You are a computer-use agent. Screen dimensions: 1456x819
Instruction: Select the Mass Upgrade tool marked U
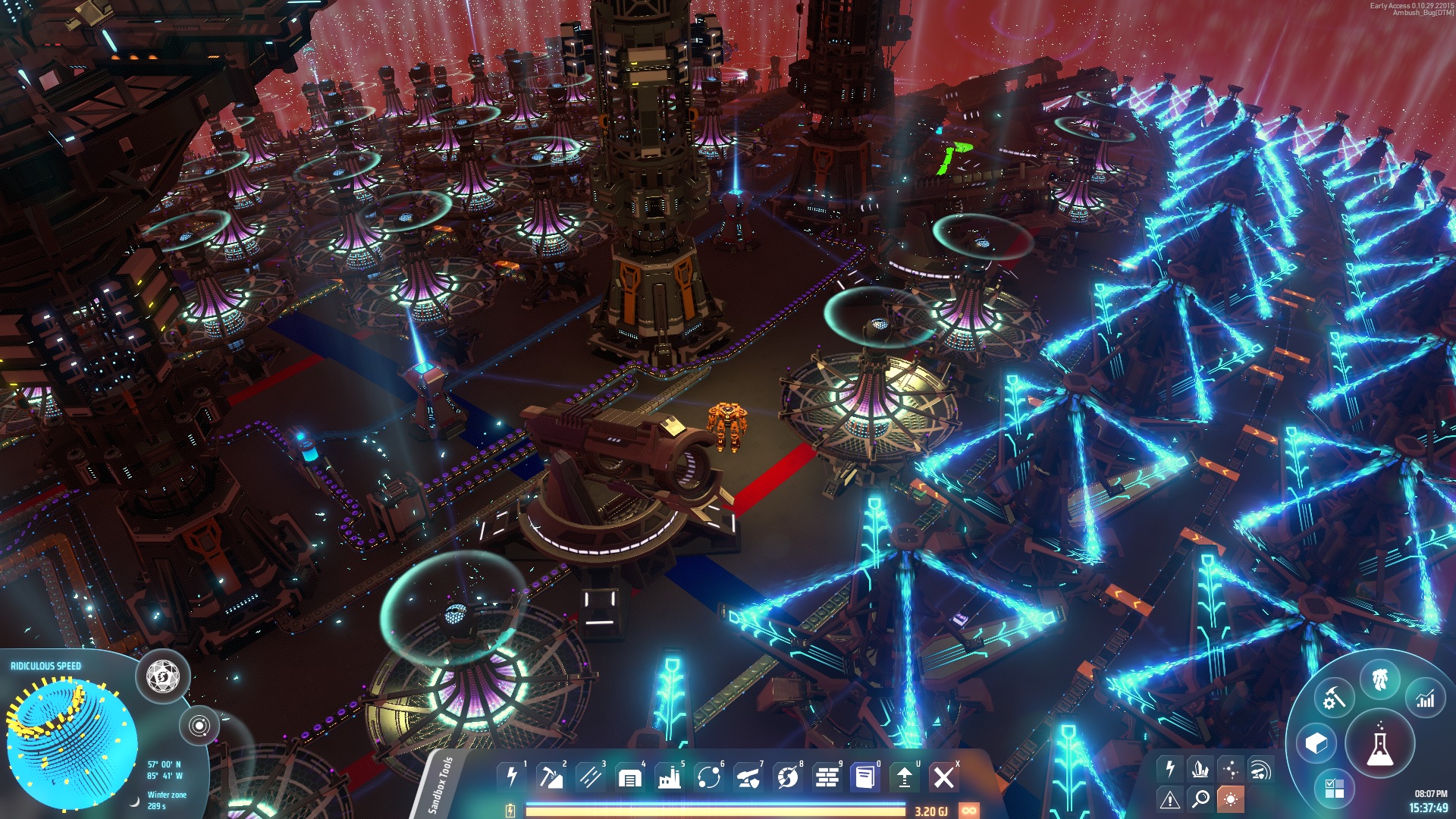pyautogui.click(x=905, y=777)
